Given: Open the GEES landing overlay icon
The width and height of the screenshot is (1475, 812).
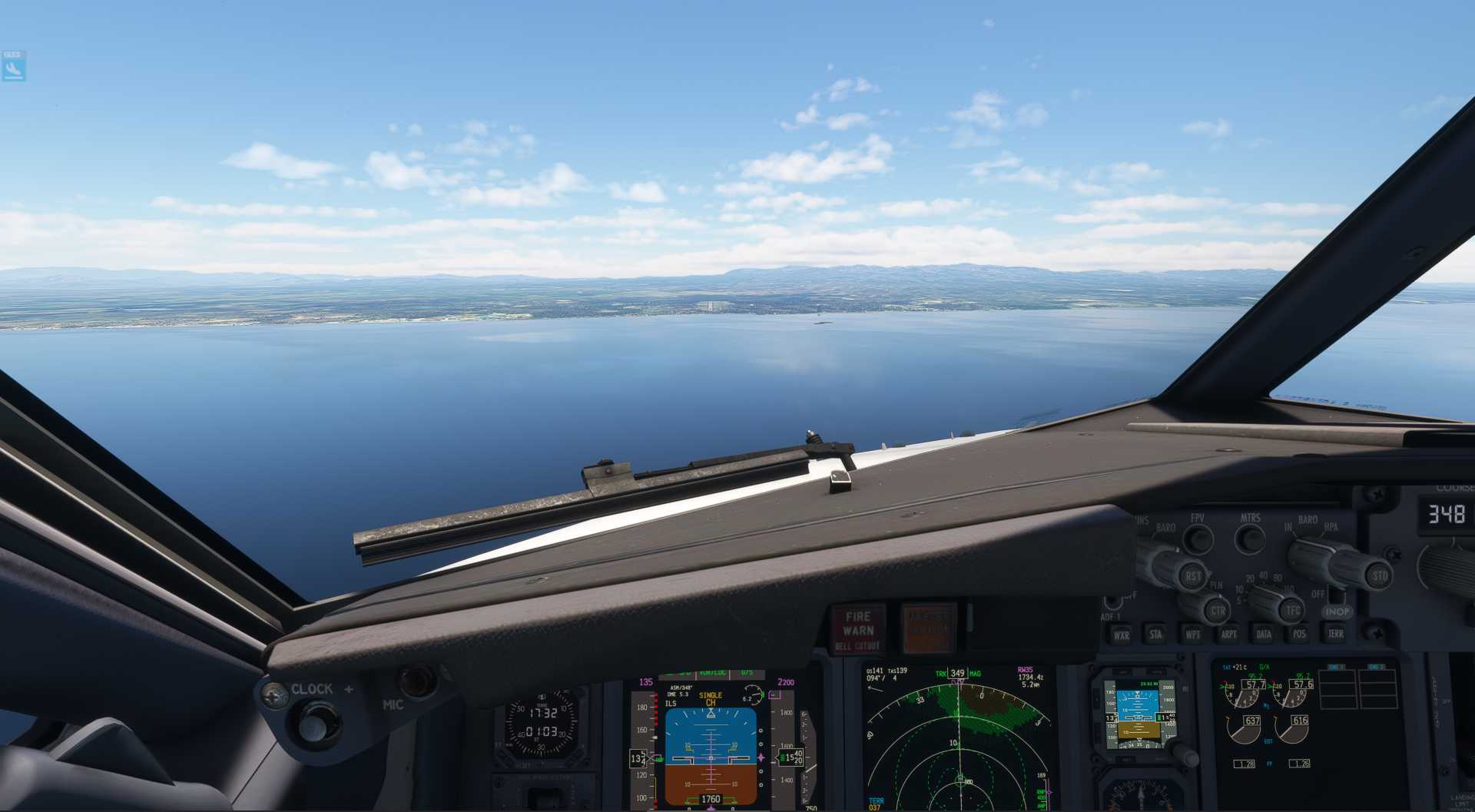Looking at the screenshot, I should tap(14, 67).
